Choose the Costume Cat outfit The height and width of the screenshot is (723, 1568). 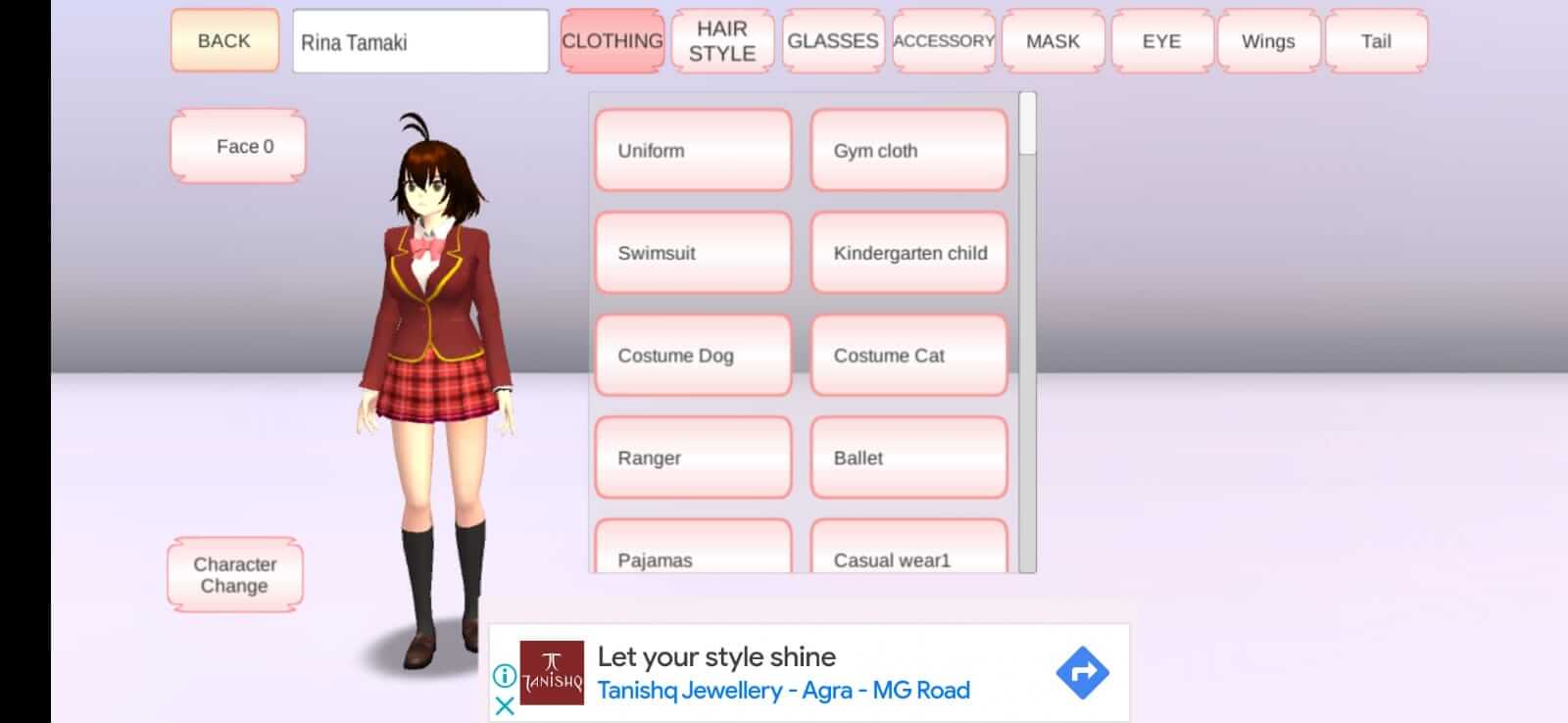tap(908, 356)
